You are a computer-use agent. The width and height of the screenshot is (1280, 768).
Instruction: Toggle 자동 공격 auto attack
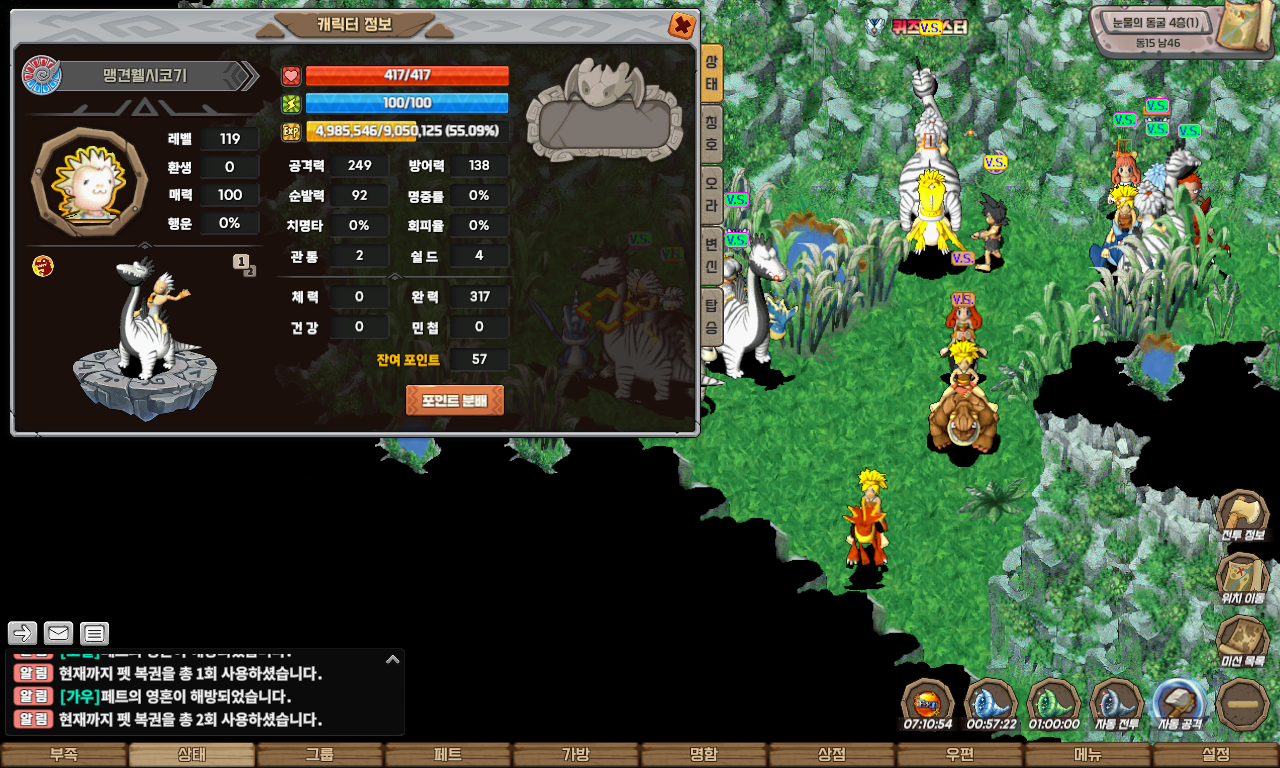tap(1179, 705)
